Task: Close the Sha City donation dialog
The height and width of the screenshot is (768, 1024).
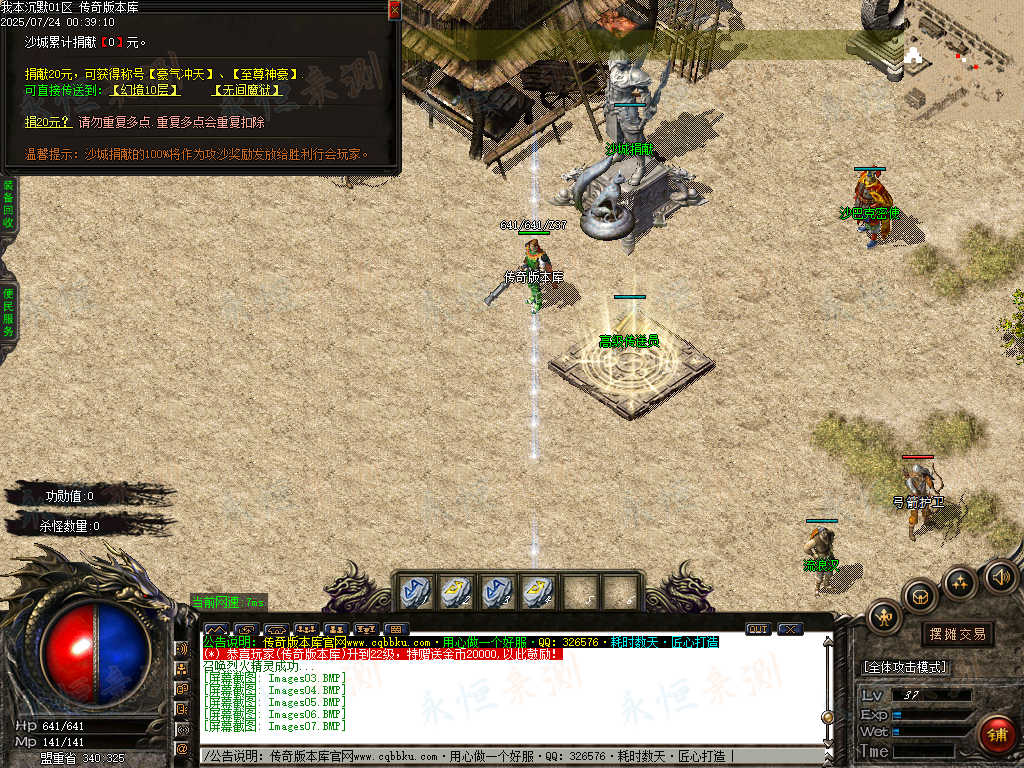Action: pos(394,10)
